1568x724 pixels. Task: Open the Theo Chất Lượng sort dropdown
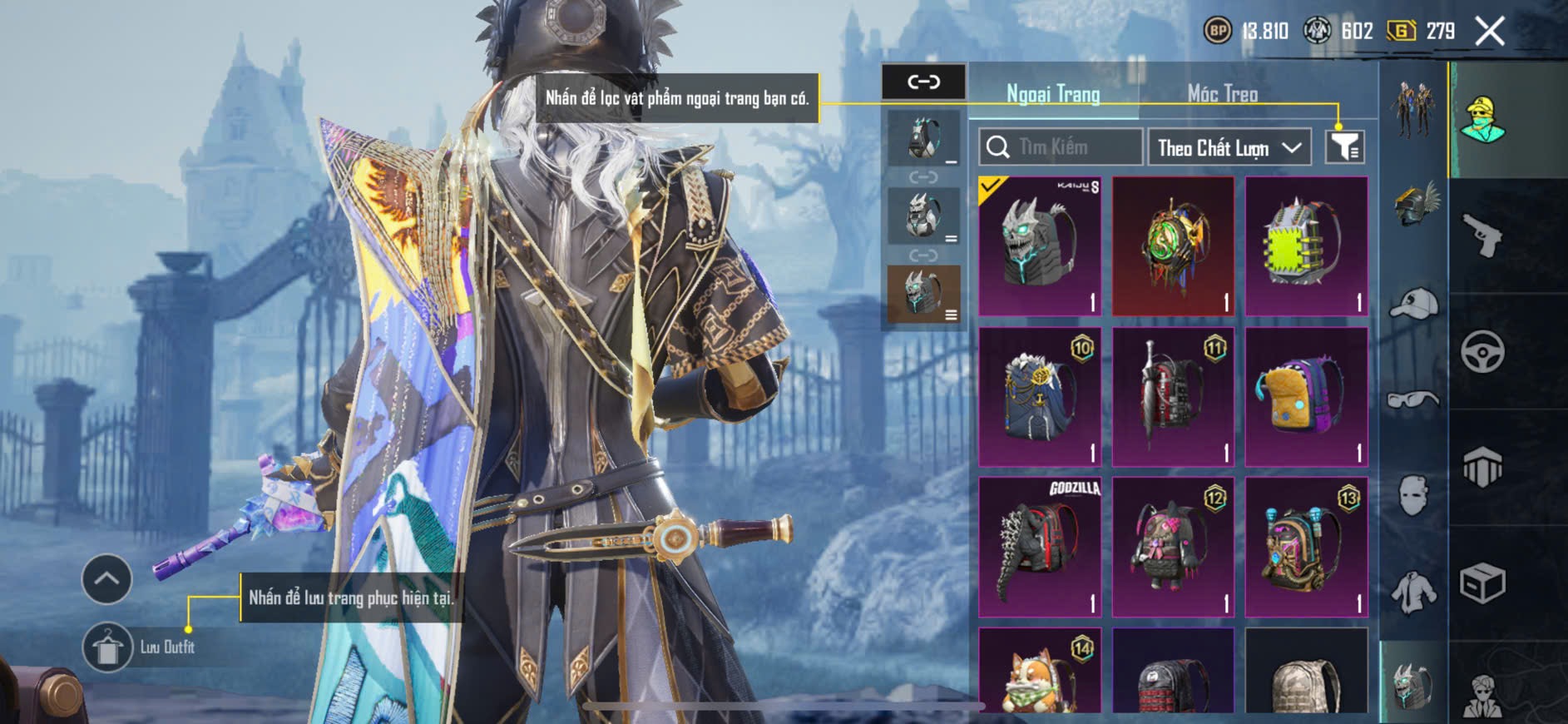tap(1229, 147)
